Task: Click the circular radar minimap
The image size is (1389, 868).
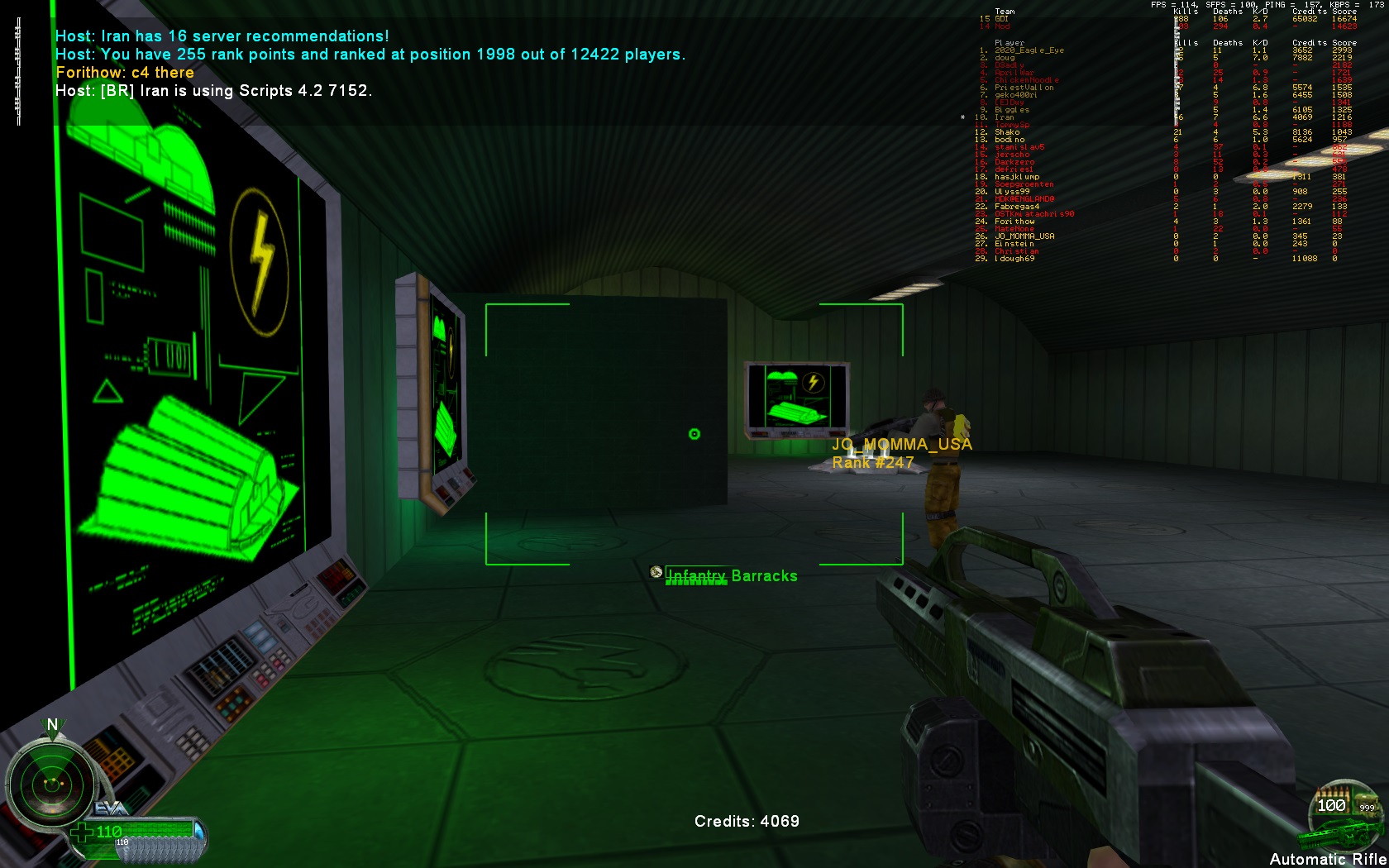Action: pyautogui.click(x=51, y=781)
